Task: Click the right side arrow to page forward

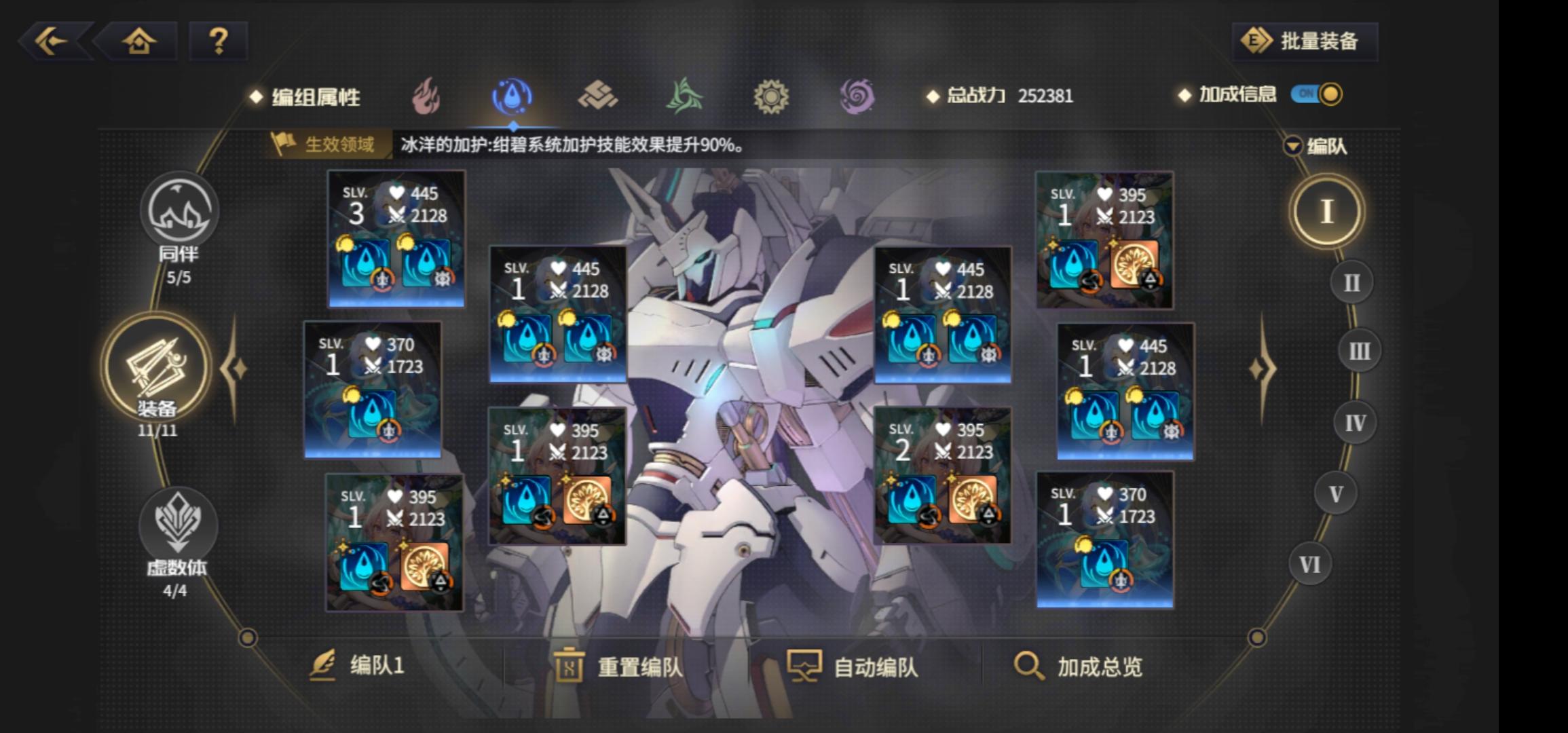Action: [x=1261, y=366]
